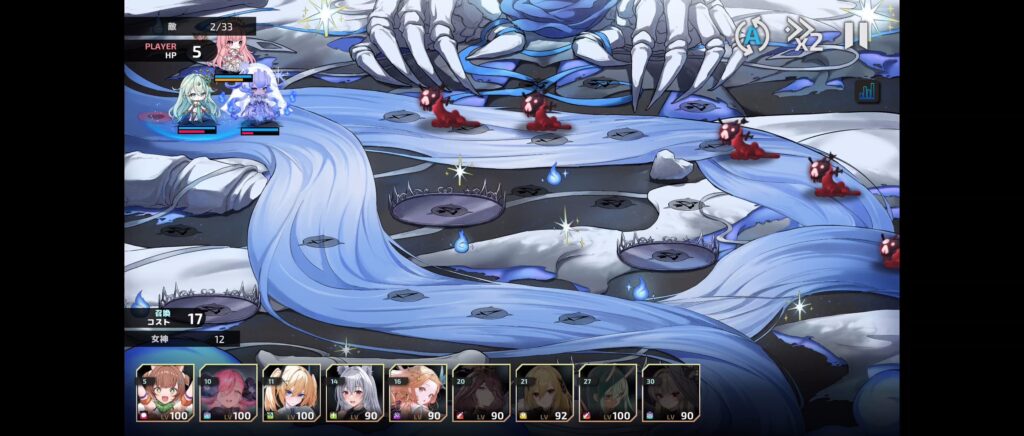Select the cost 5 brown-haired unit card
The image size is (1024, 436).
coord(165,392)
